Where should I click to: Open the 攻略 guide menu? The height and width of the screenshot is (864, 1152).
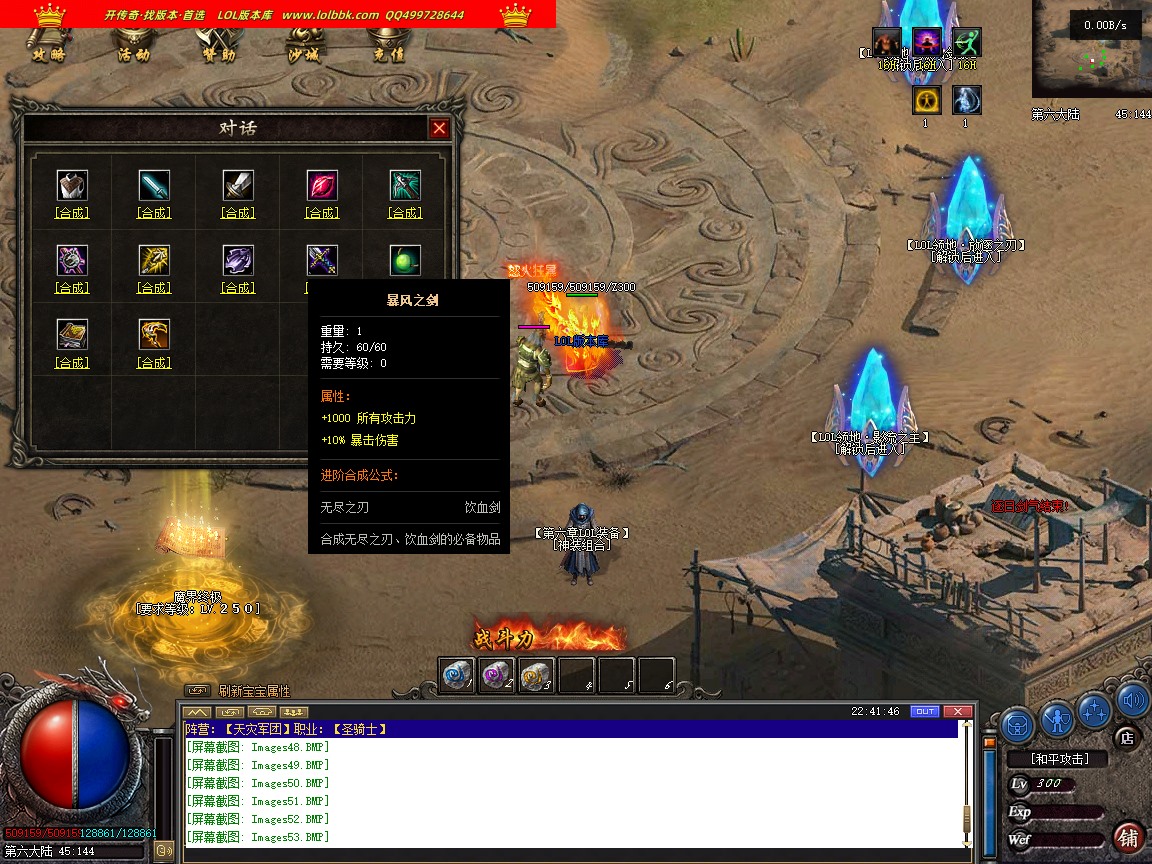tap(49, 54)
